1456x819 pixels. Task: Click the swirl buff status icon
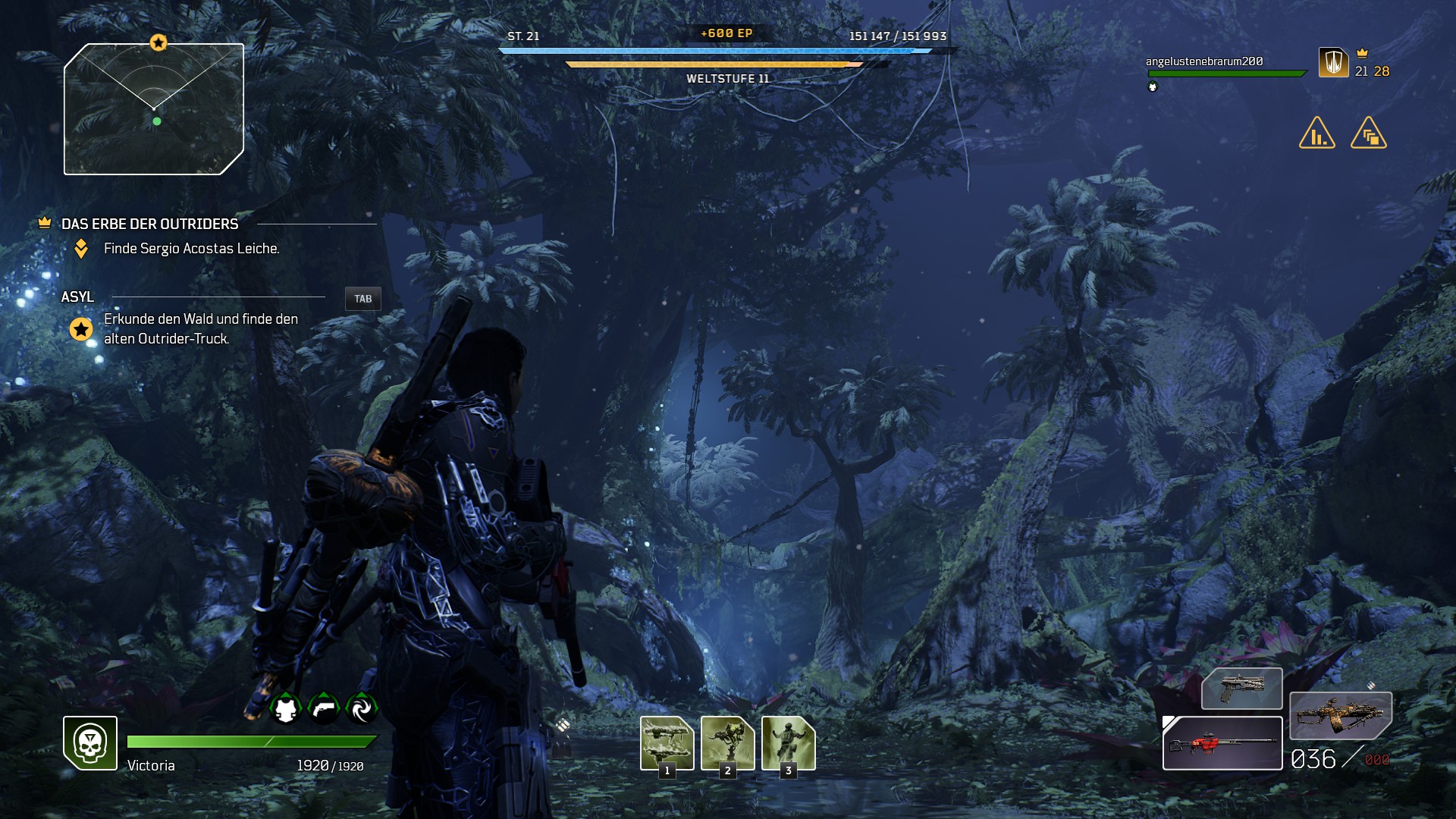coord(361,709)
